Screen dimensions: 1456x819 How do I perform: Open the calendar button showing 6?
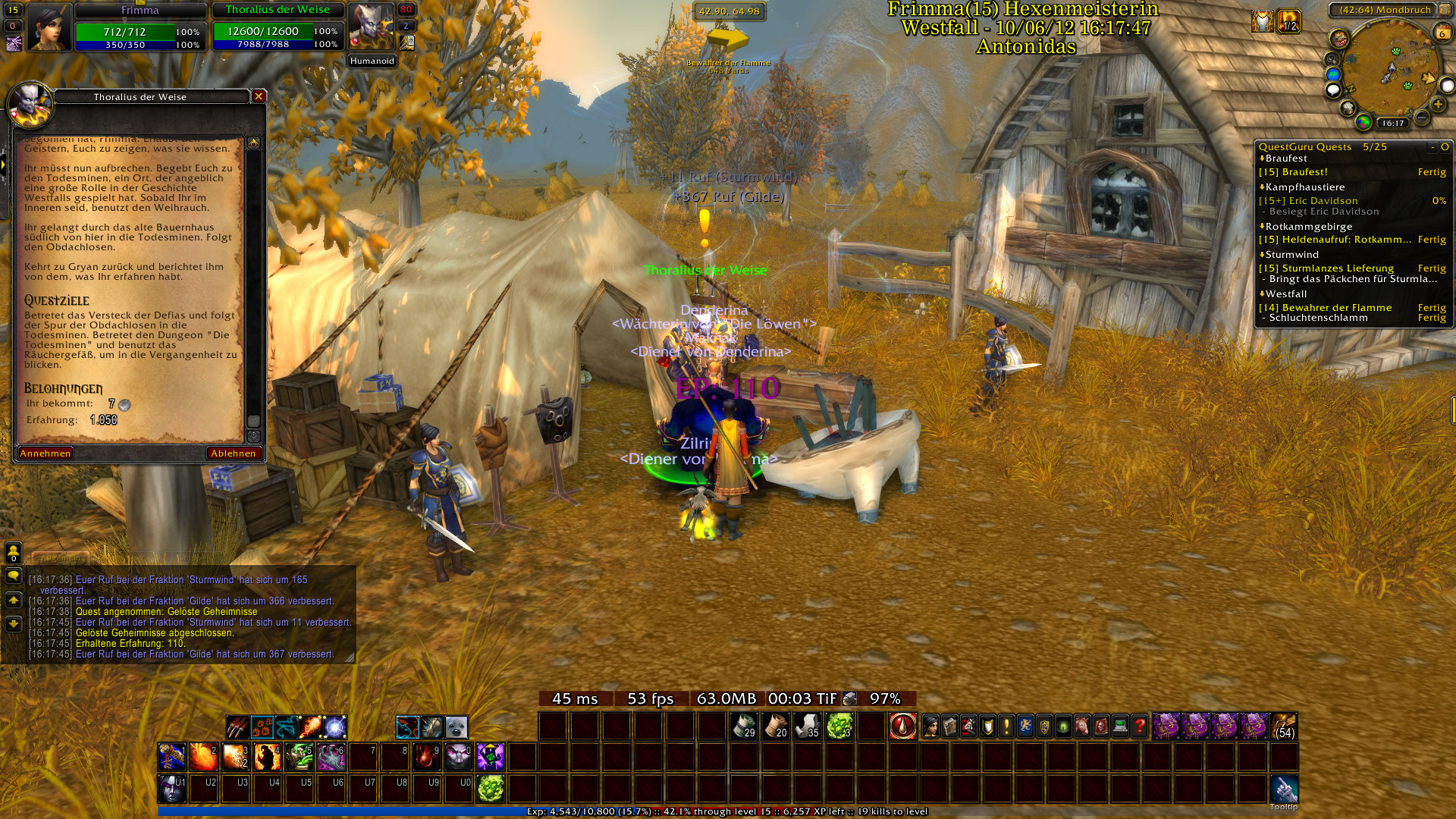click(x=1442, y=33)
